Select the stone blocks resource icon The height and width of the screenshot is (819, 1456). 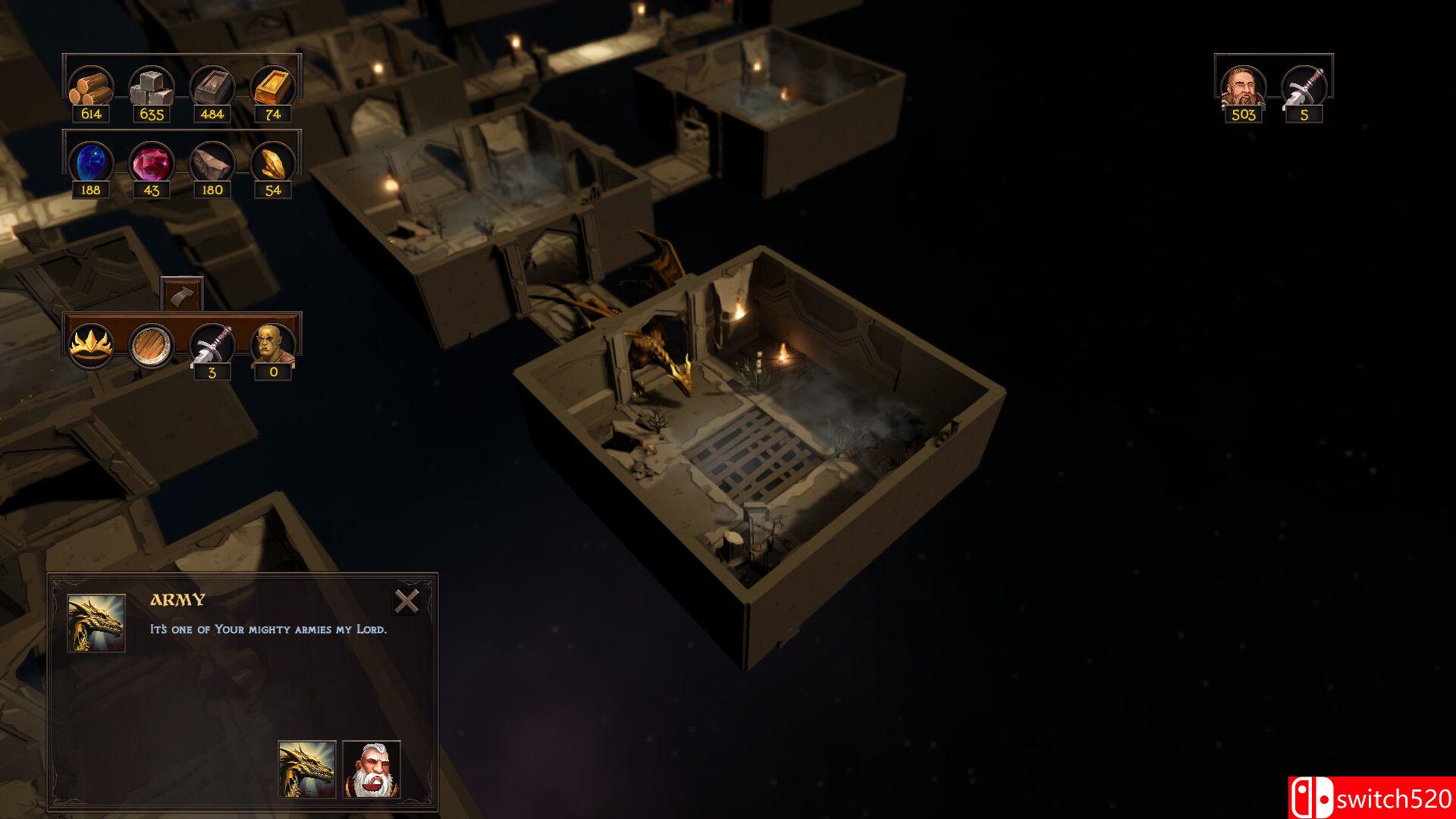[x=152, y=87]
